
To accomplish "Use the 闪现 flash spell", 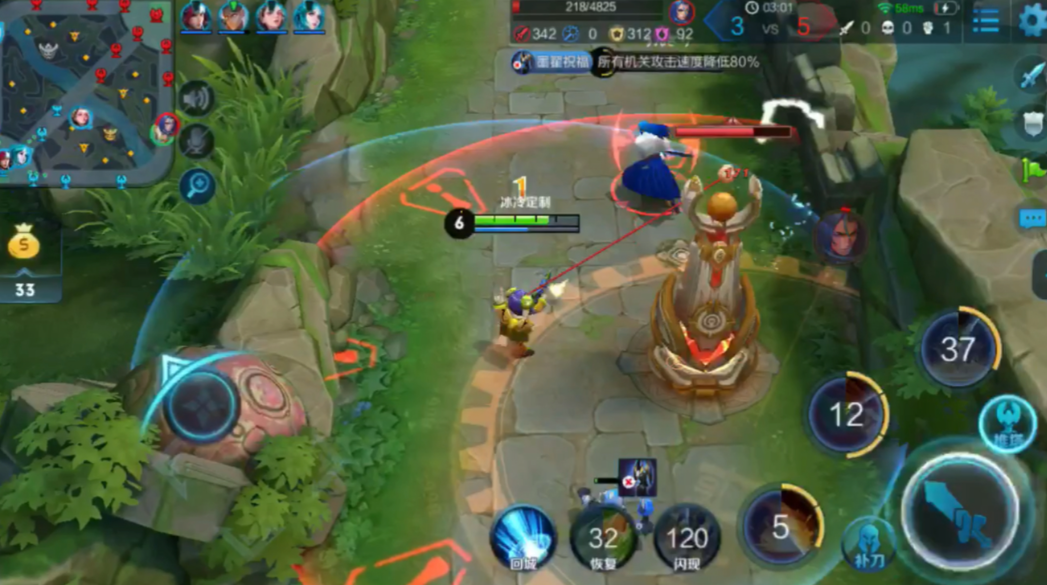I will click(x=686, y=540).
